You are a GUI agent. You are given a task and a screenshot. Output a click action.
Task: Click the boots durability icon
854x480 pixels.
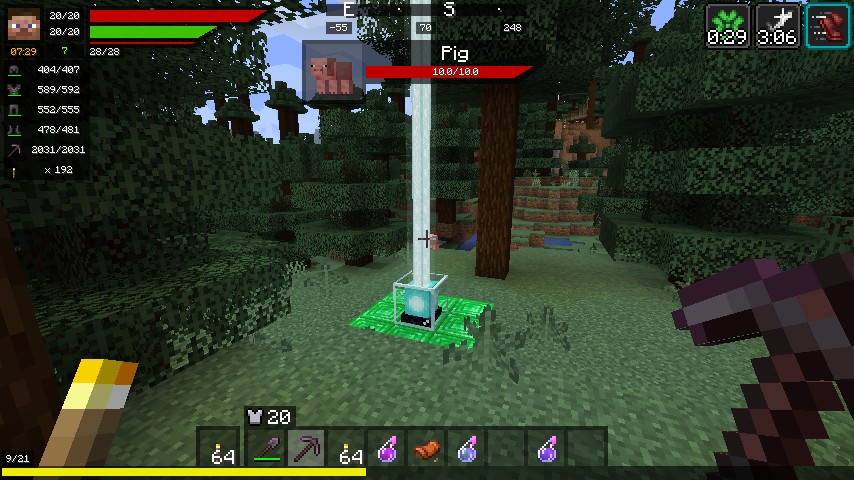[x=15, y=130]
